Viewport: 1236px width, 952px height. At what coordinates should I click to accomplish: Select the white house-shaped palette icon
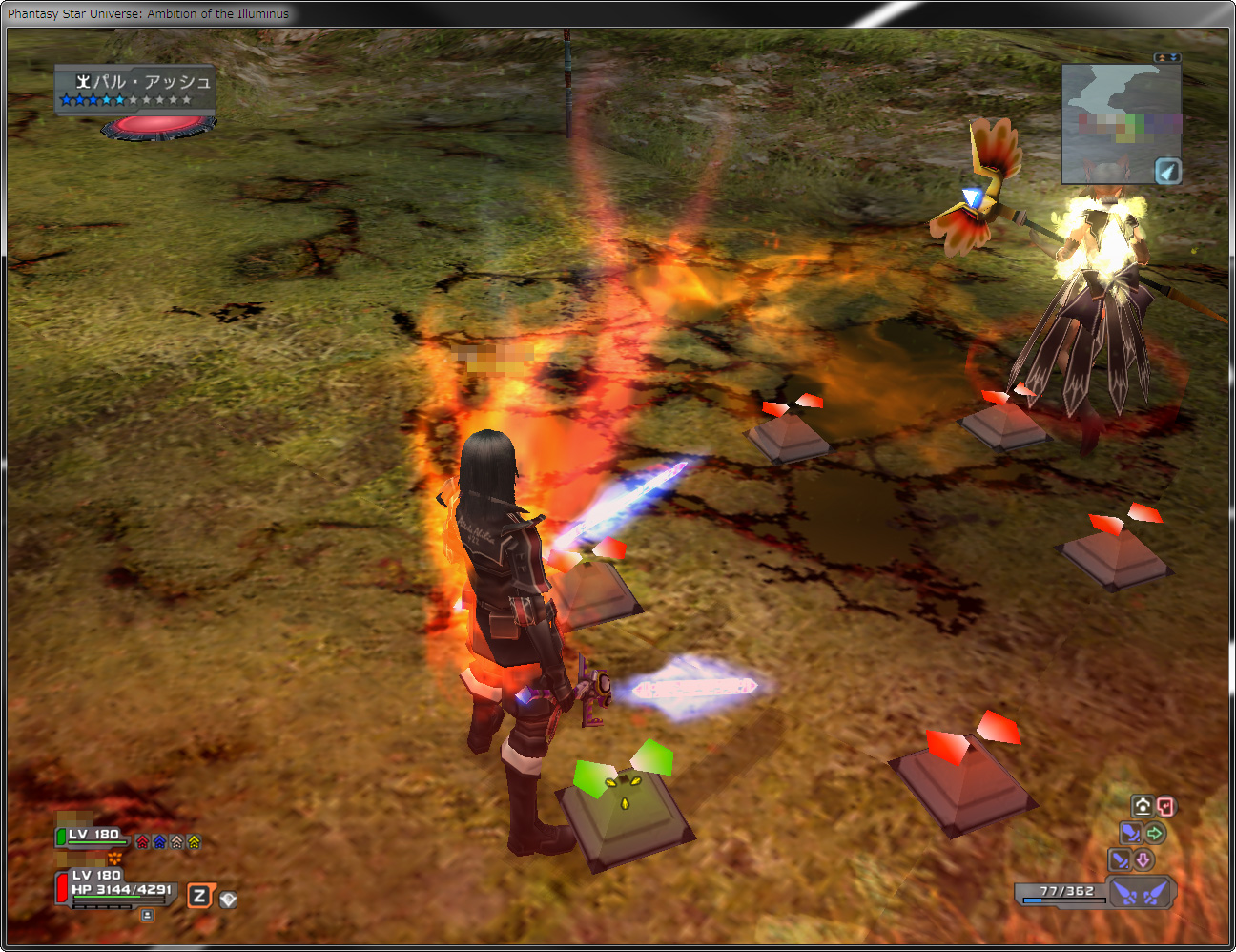coord(1143,806)
